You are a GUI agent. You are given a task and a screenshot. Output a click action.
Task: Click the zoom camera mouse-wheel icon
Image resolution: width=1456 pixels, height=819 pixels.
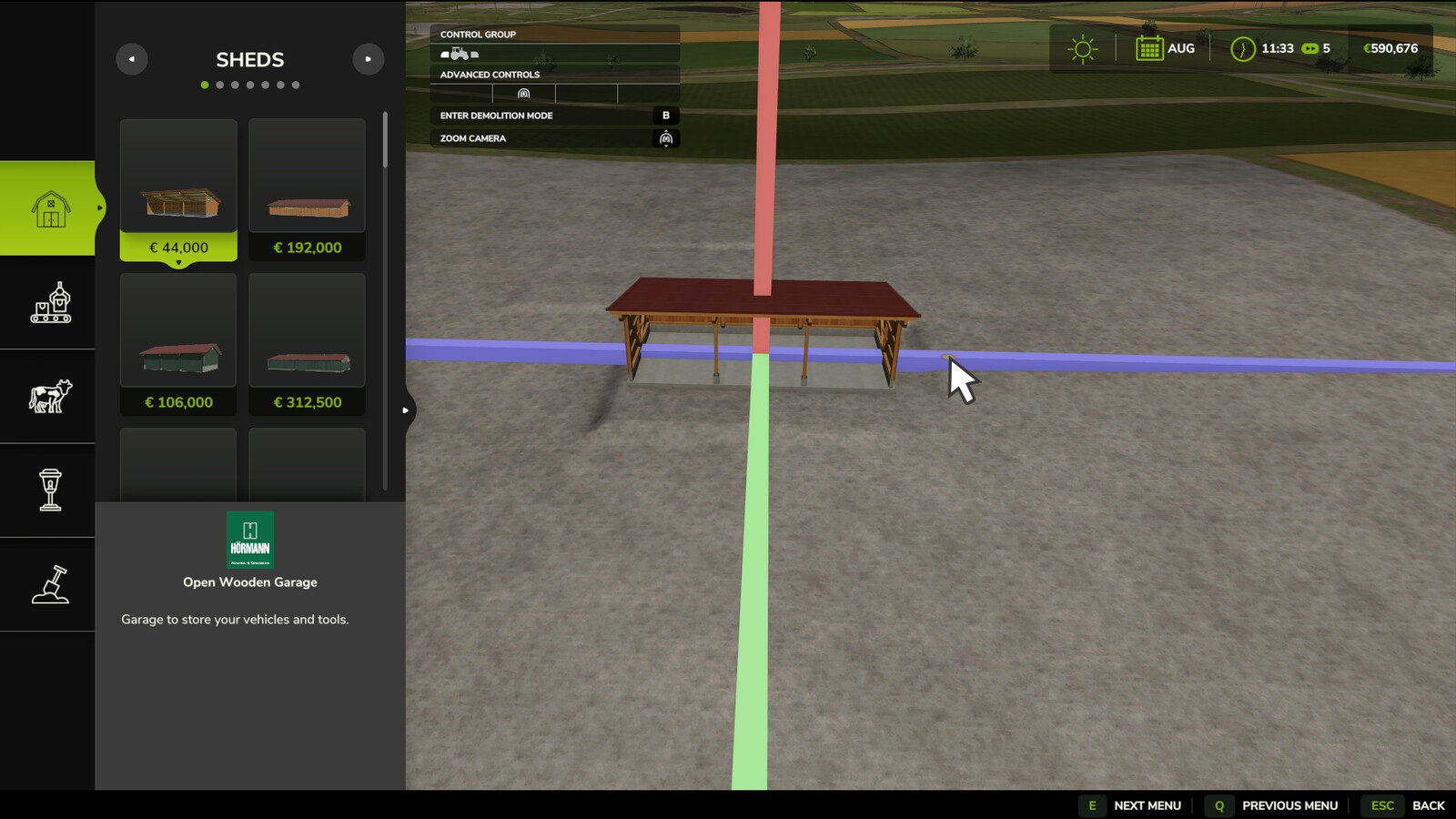665,137
